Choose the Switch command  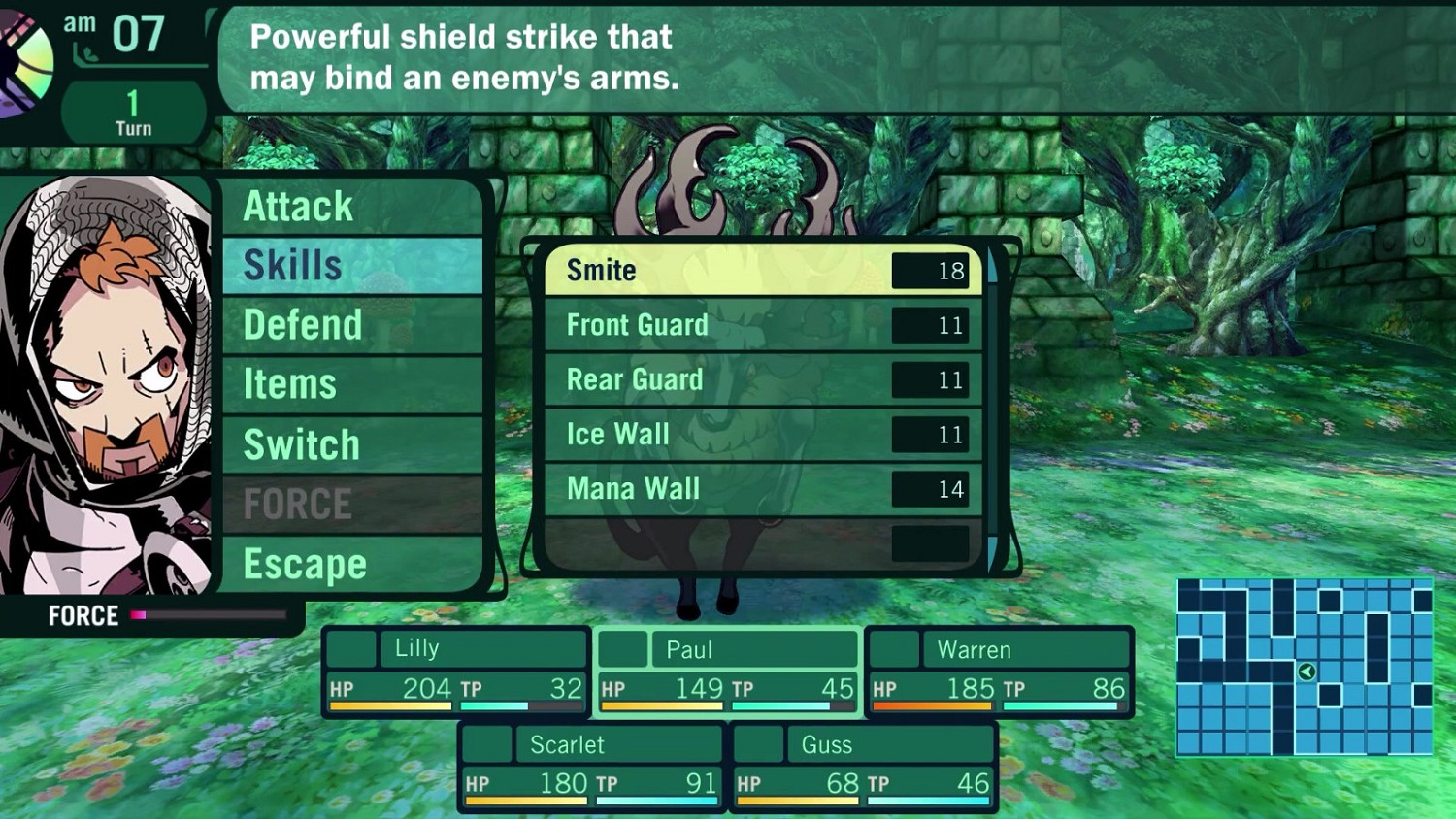(x=351, y=444)
